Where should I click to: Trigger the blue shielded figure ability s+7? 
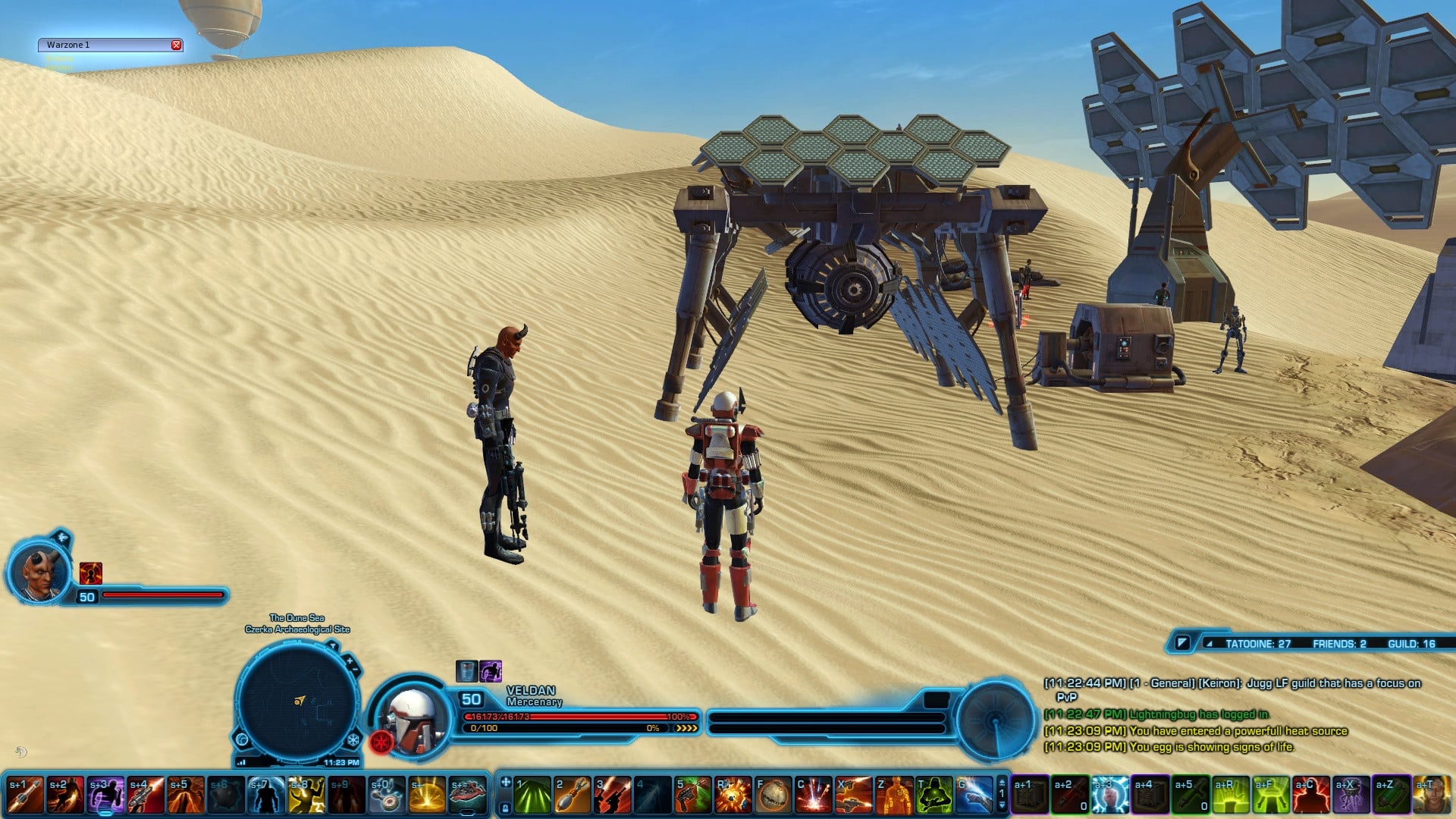pyautogui.click(x=266, y=795)
